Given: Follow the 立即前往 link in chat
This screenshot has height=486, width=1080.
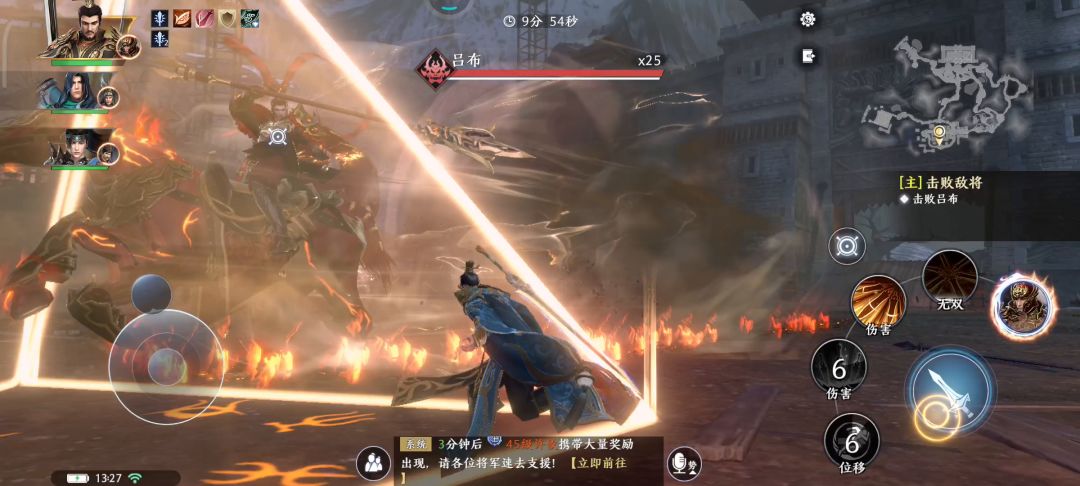Looking at the screenshot, I should [x=601, y=464].
